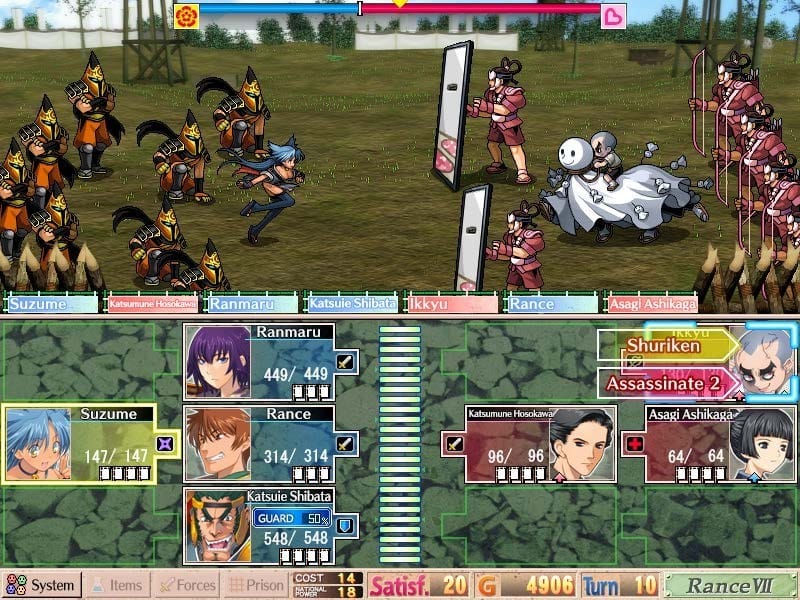Target Ikkyu's portrait card
Screen dimensions: 800x600
tap(762, 364)
